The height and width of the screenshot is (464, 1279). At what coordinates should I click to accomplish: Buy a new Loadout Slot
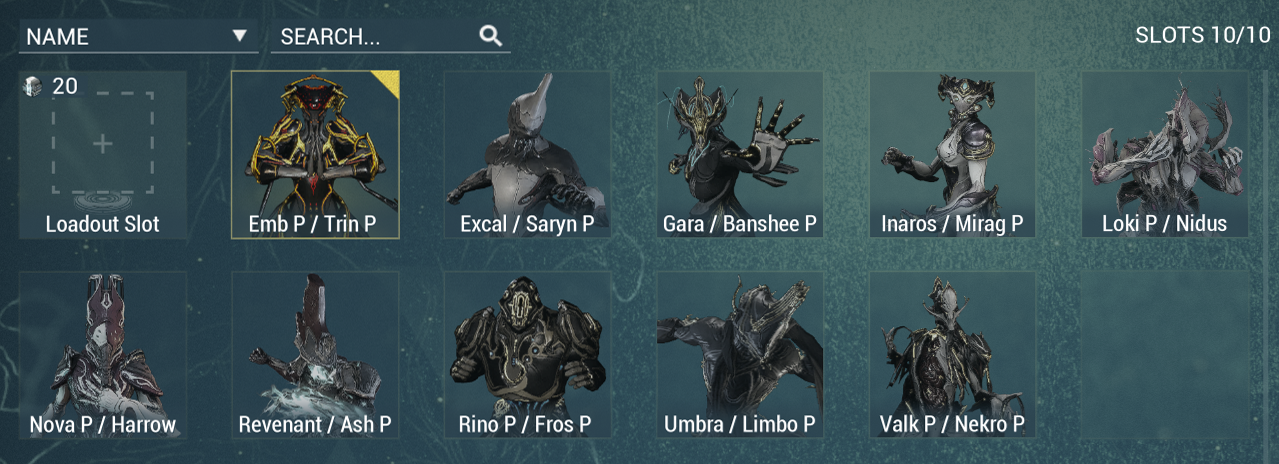(102, 154)
